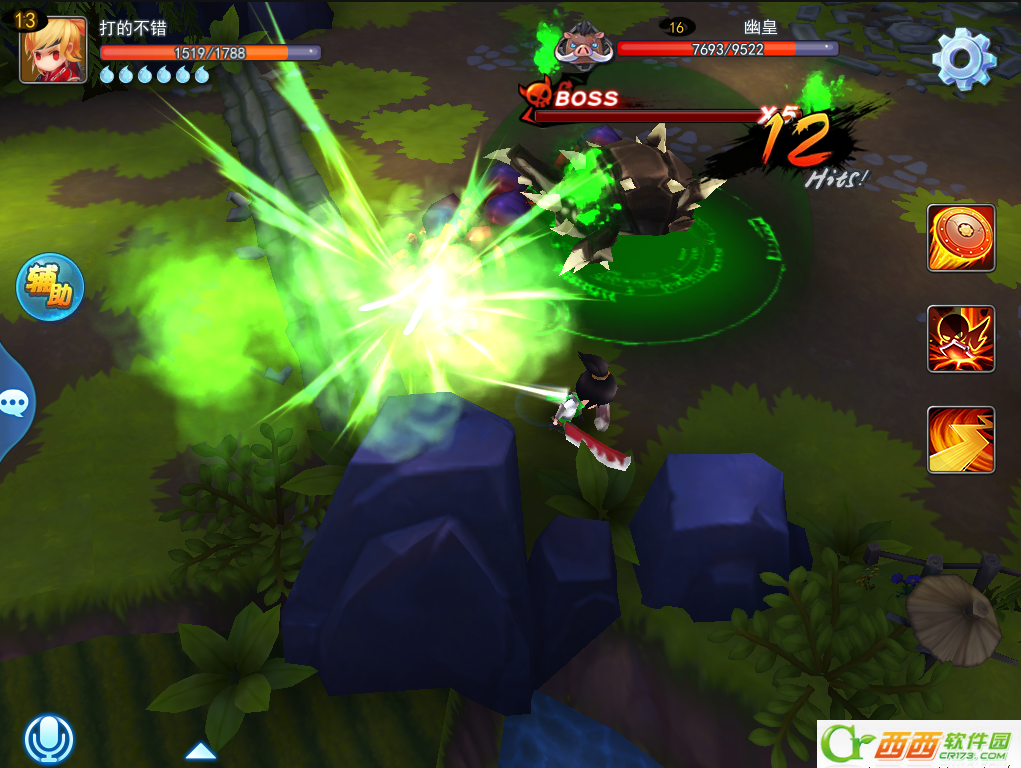Use the fiery burst skill icon
Viewport: 1021px width, 768px height.
pos(960,339)
